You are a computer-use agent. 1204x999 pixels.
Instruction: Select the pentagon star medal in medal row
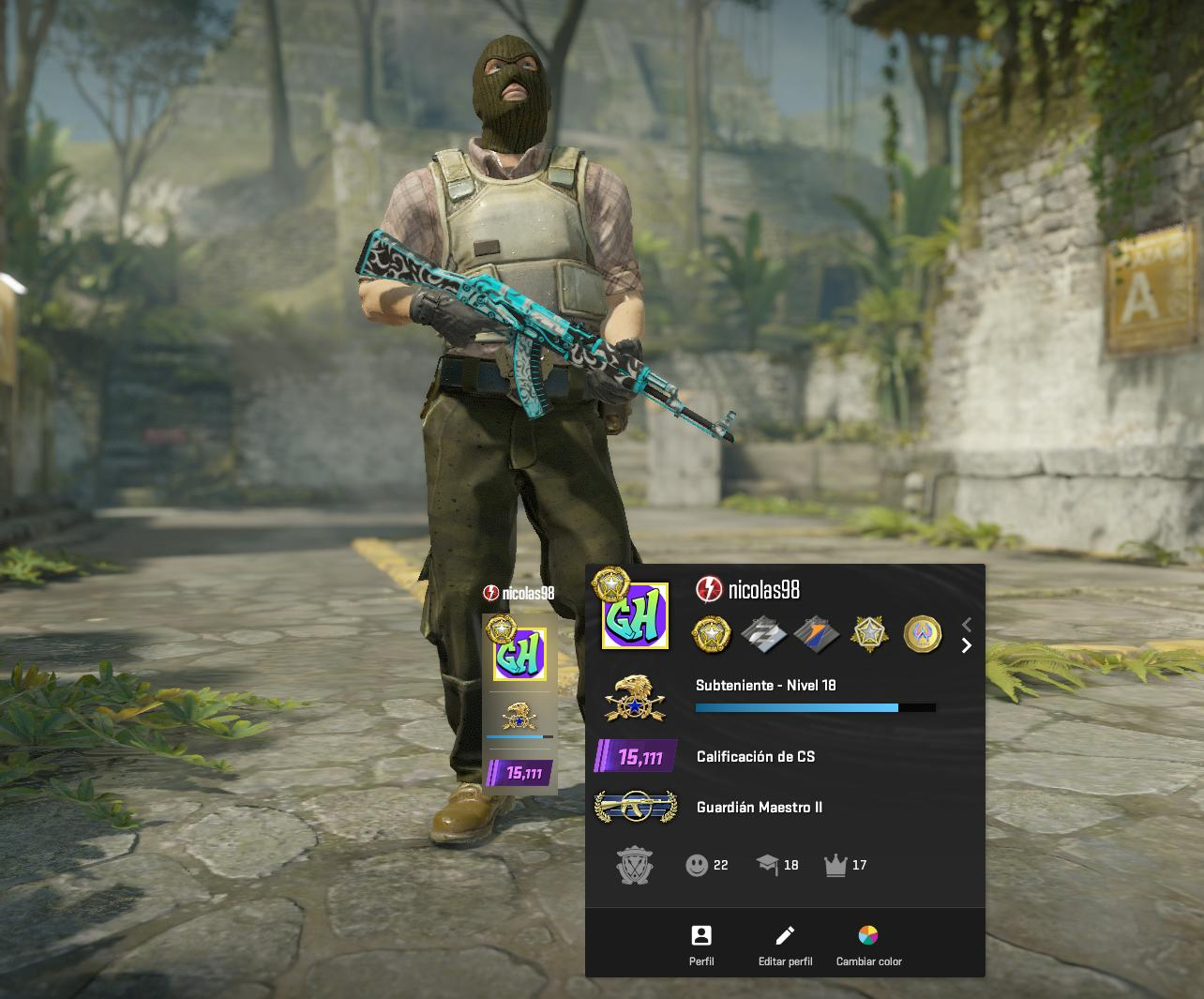click(869, 634)
